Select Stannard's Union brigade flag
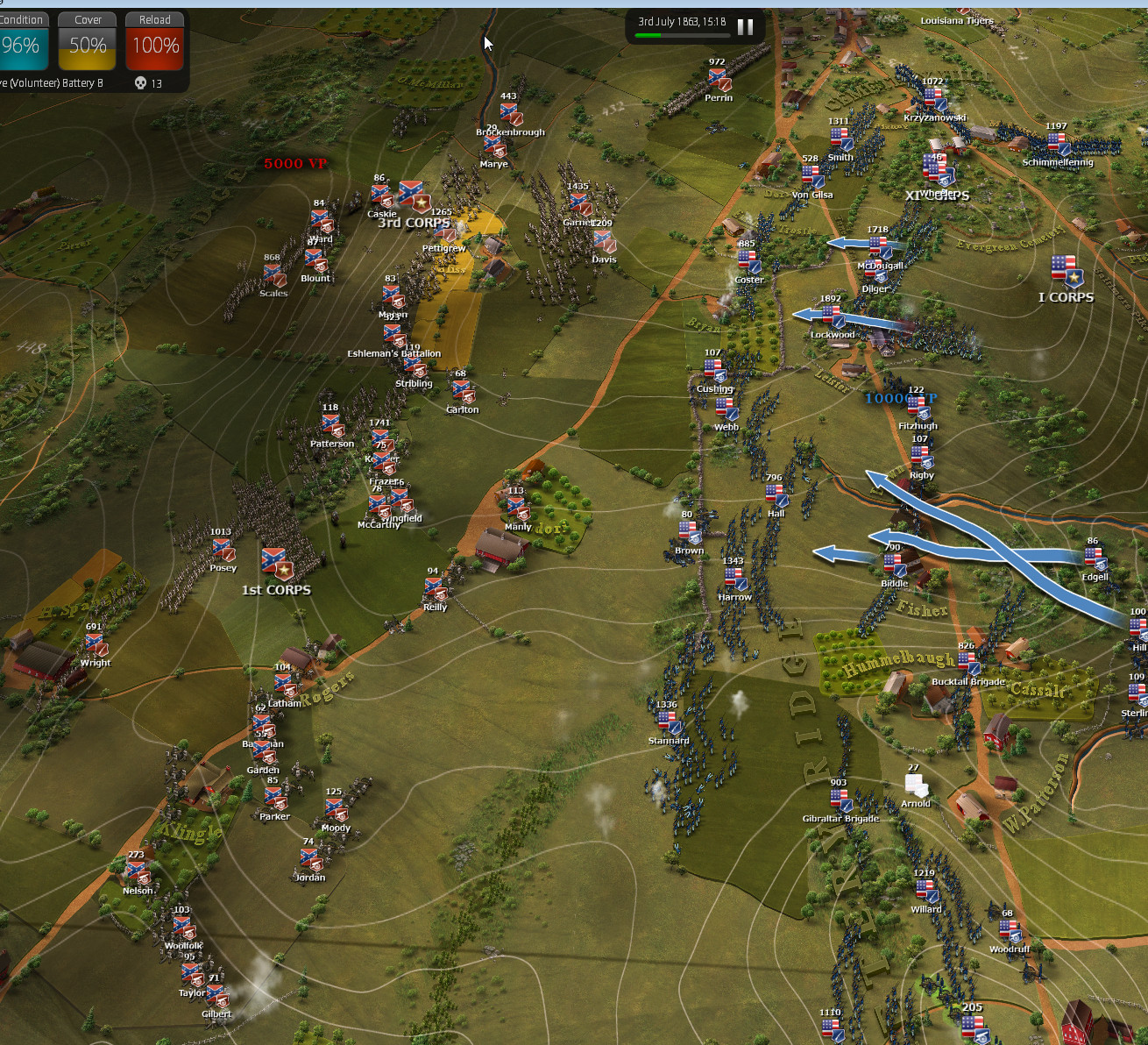This screenshot has height=1045, width=1148. (668, 722)
